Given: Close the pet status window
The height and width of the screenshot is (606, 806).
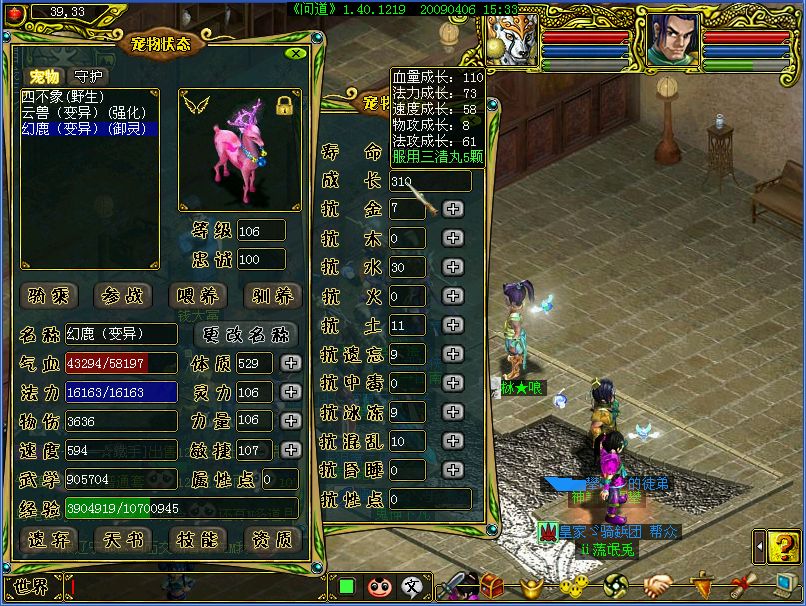Looking at the screenshot, I should 294,54.
